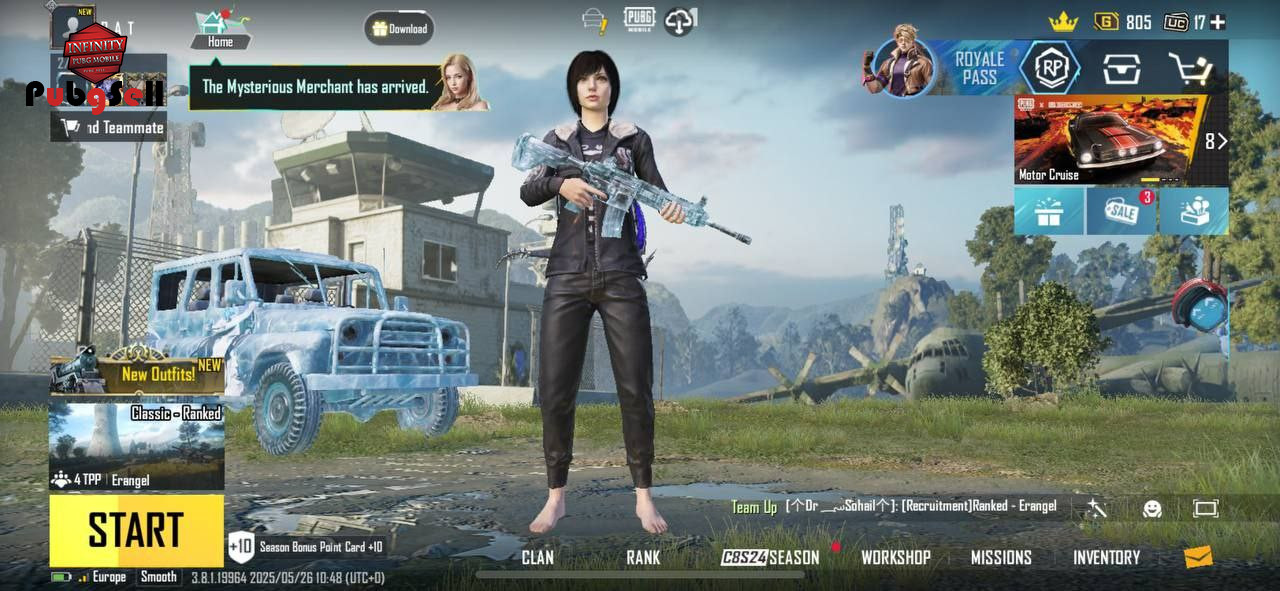Open the SALE offers icon

pos(1121,211)
